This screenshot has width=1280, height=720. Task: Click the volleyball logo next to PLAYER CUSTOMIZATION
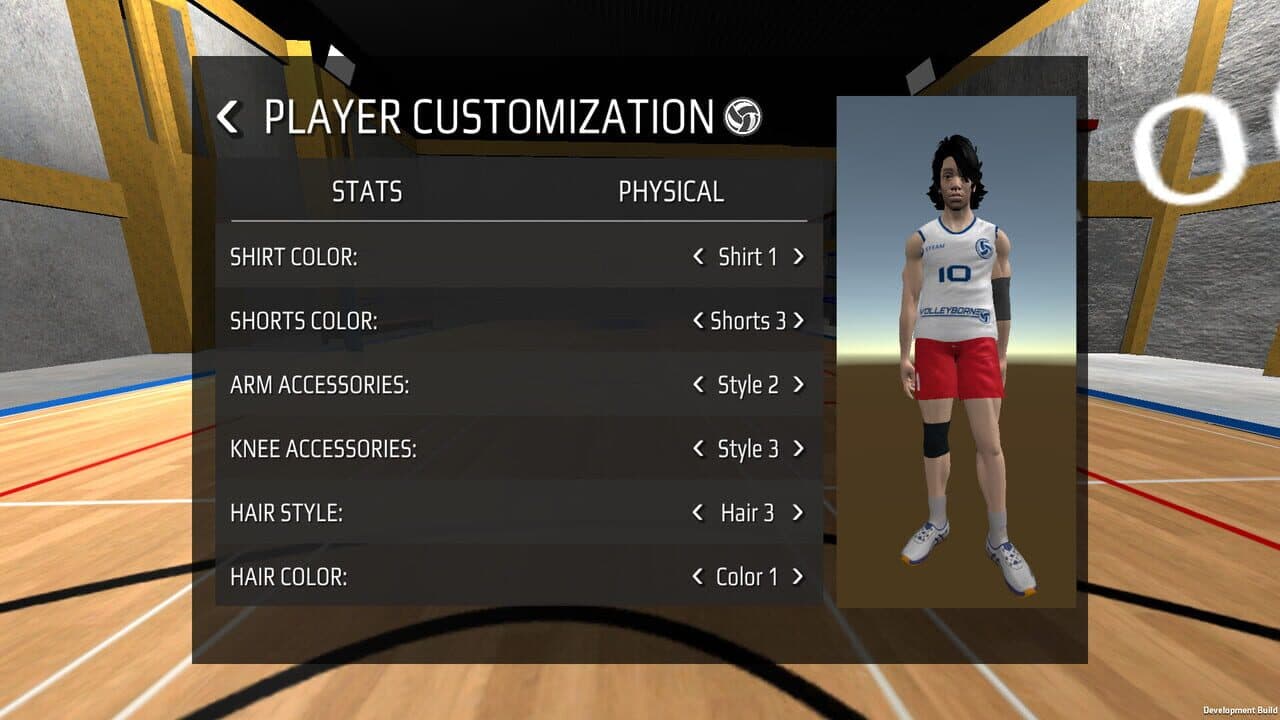coord(741,117)
